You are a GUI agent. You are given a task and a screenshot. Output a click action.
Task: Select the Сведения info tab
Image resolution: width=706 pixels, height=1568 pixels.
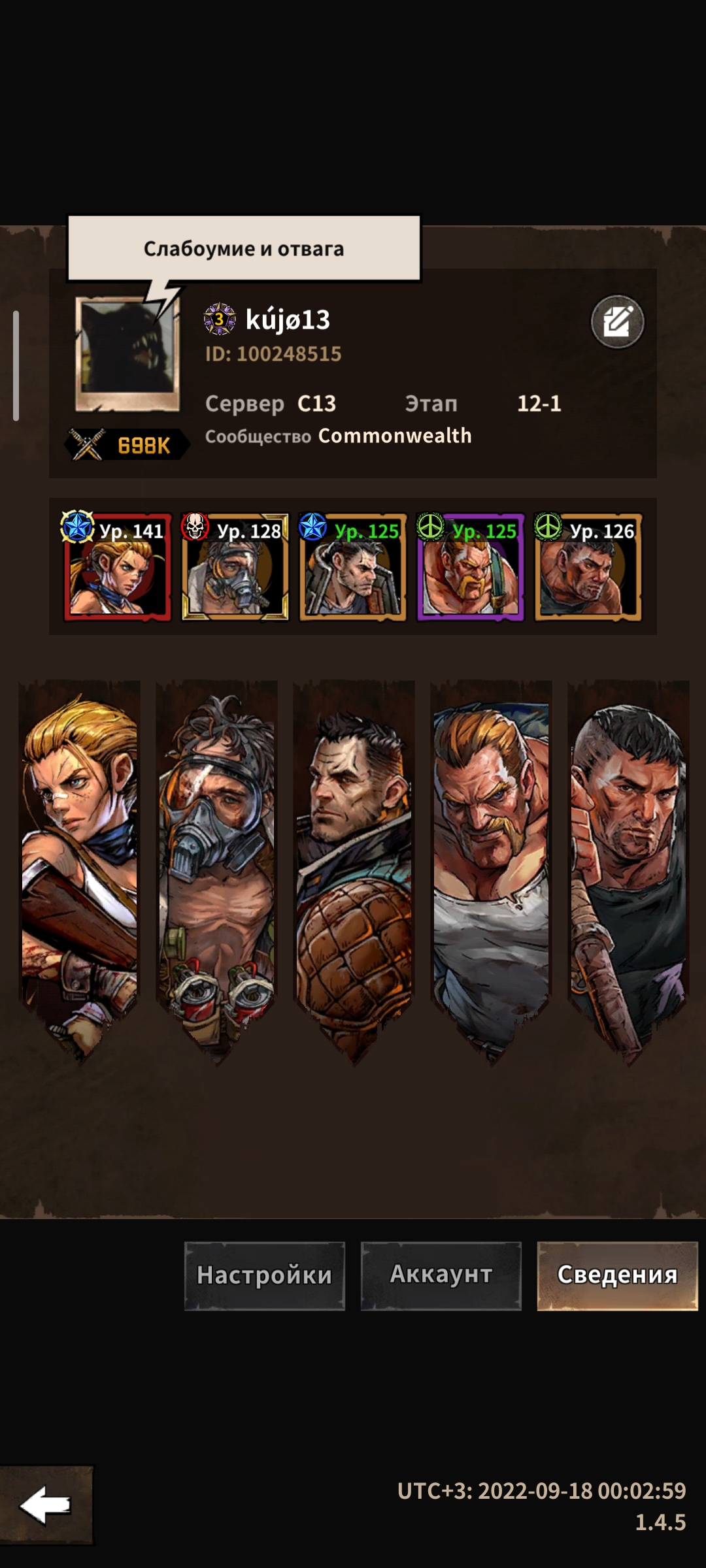(617, 1275)
